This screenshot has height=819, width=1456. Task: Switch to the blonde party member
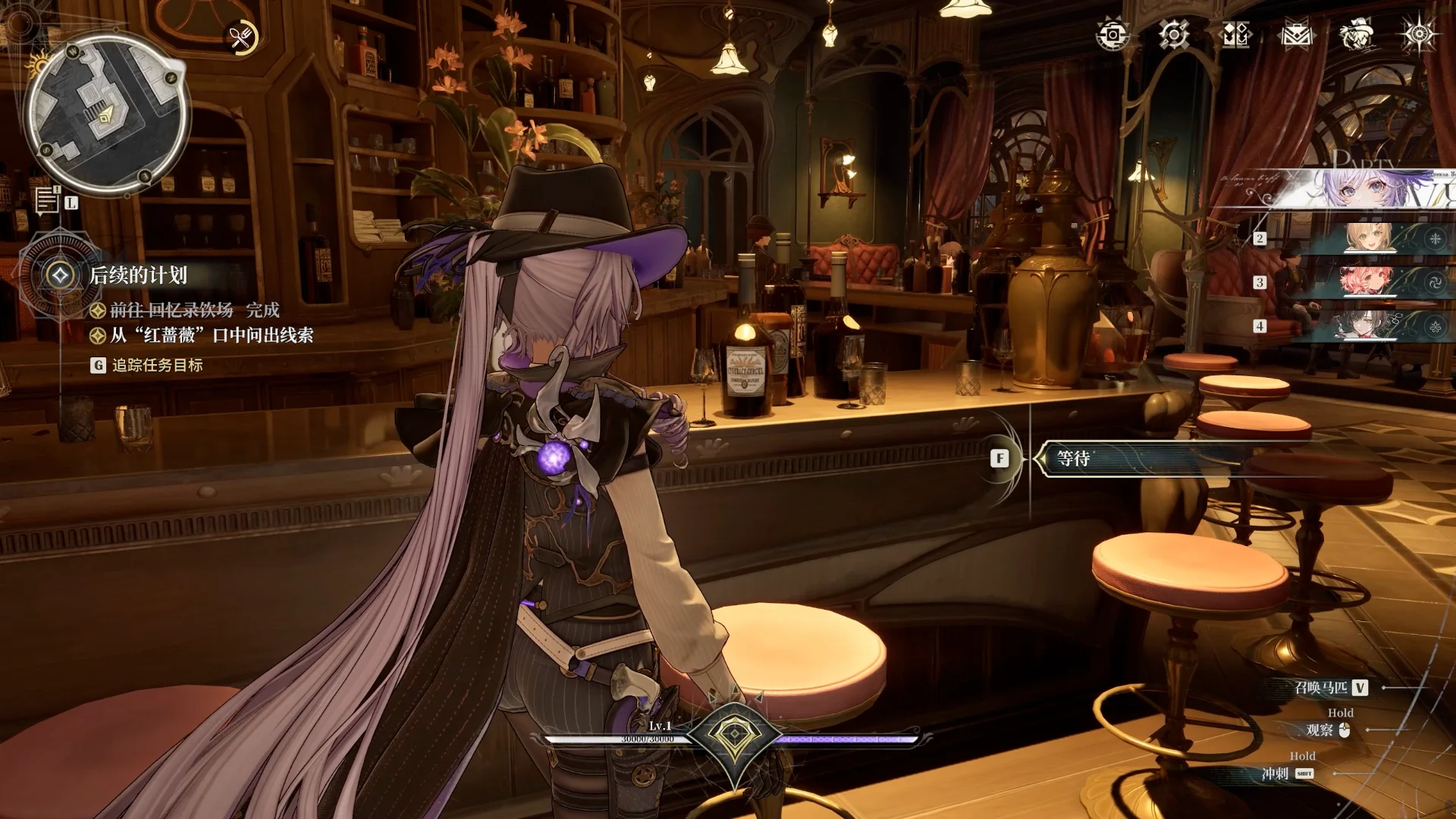pyautogui.click(x=1369, y=238)
